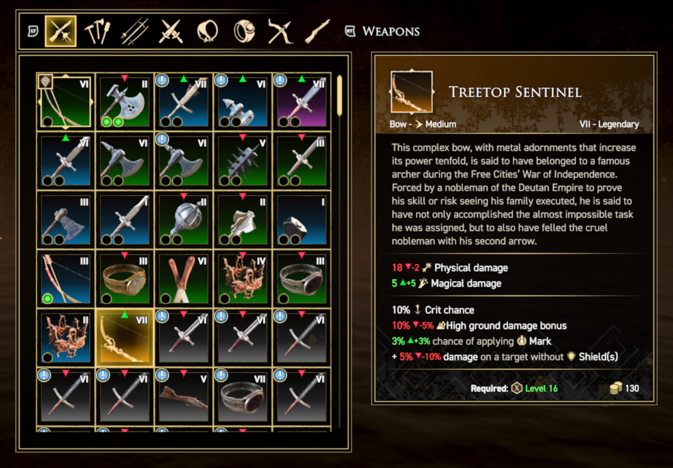Select the tier VII dark gem ring
Screen dimensions: 673x468
tap(242, 396)
